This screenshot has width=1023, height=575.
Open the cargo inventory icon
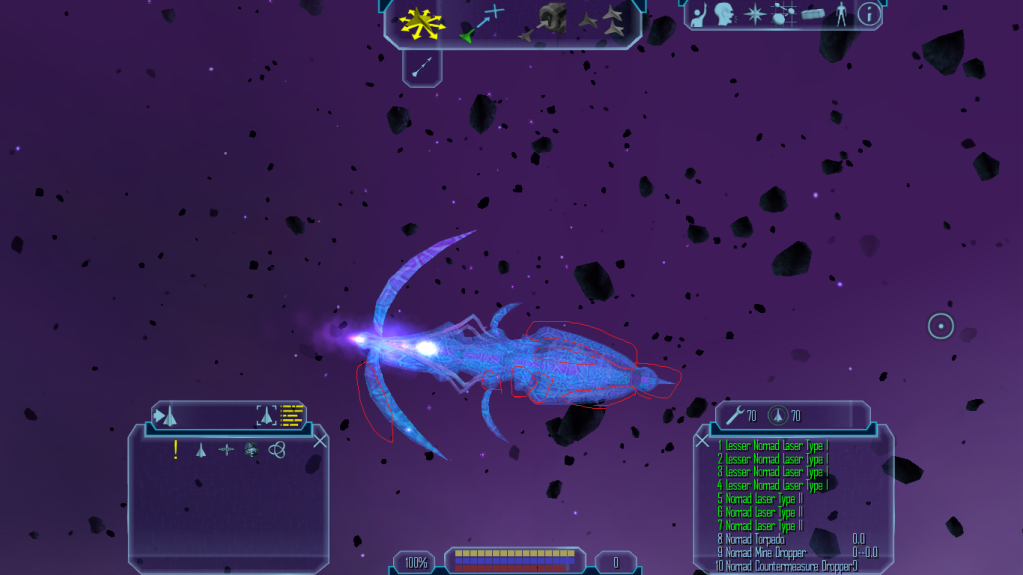pos(814,15)
